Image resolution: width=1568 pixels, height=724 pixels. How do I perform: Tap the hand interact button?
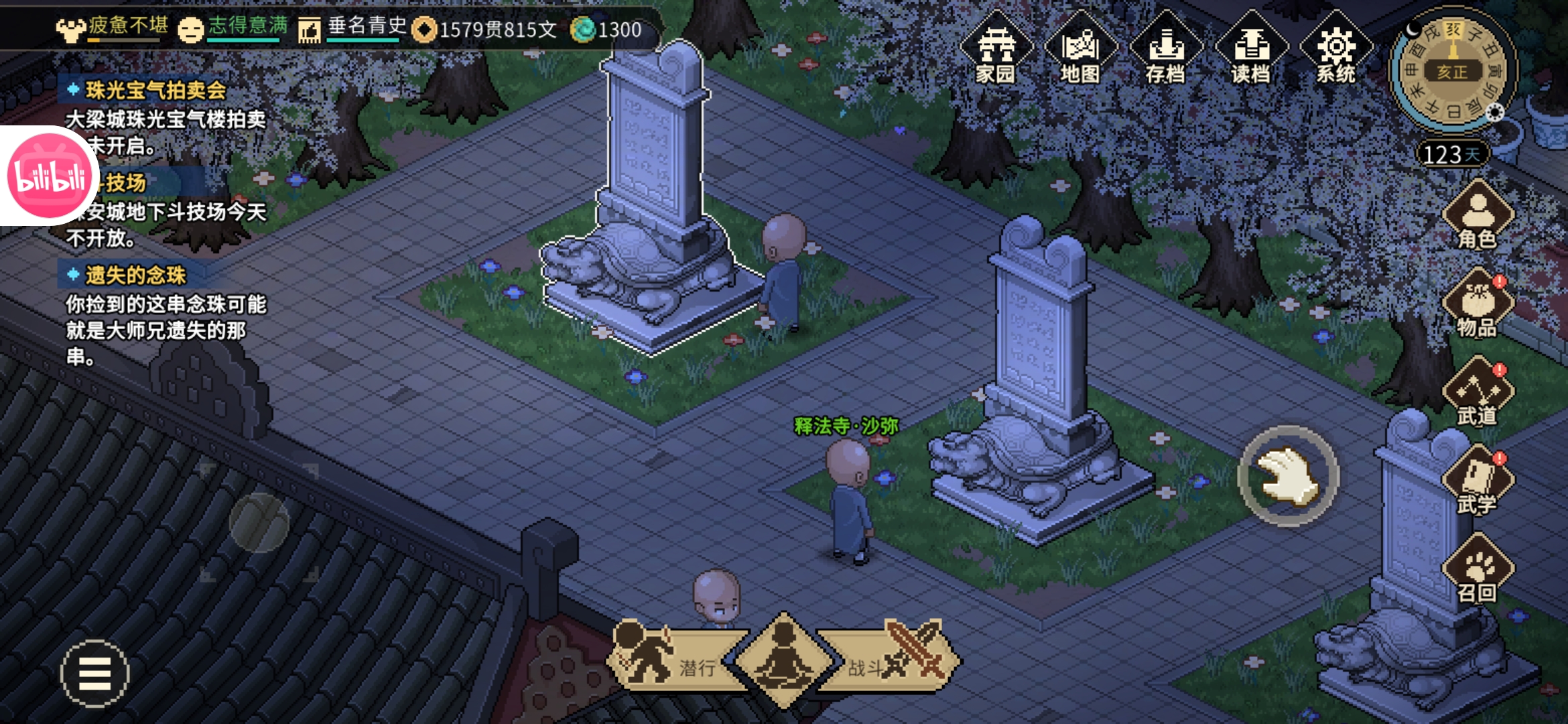1288,476
